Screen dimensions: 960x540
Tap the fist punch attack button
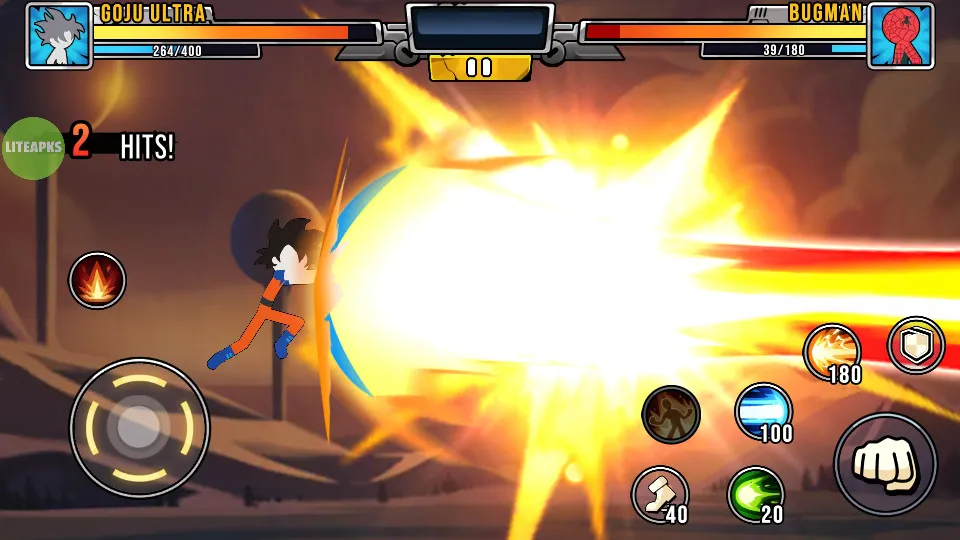click(885, 463)
